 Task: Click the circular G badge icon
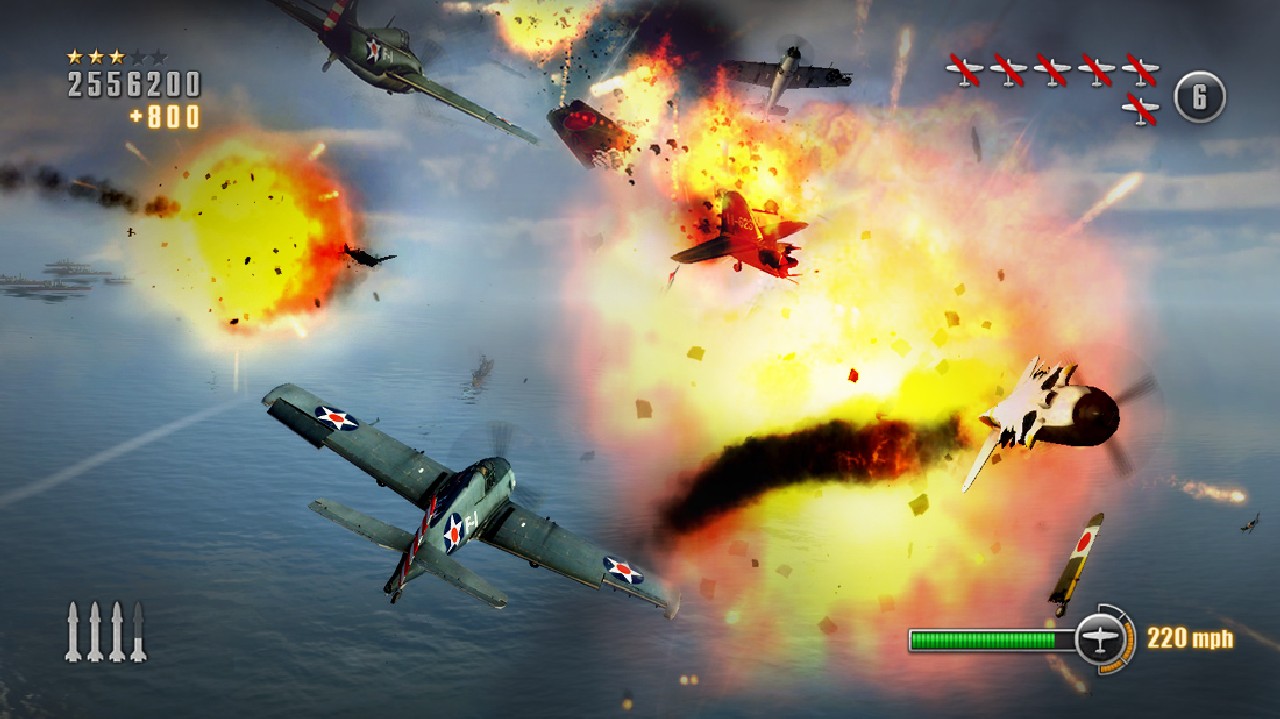point(1199,97)
